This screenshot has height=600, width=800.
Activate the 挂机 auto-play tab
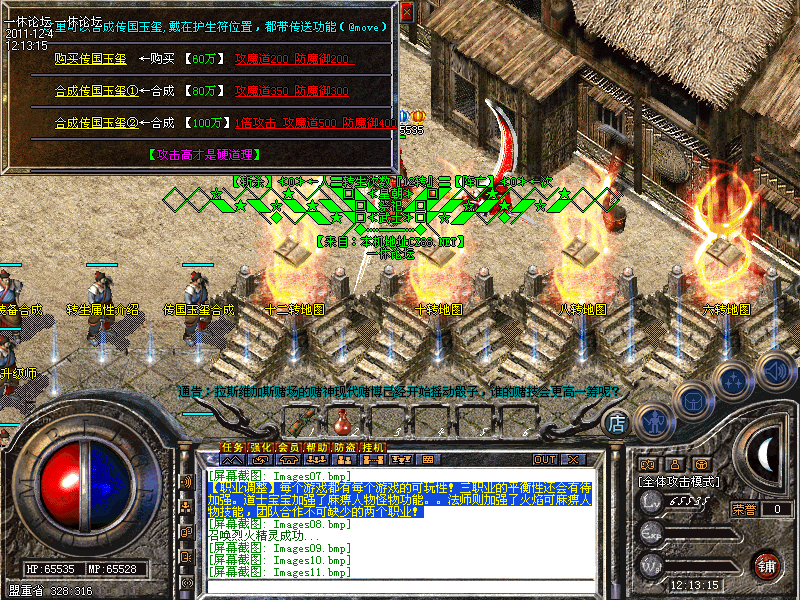point(372,447)
